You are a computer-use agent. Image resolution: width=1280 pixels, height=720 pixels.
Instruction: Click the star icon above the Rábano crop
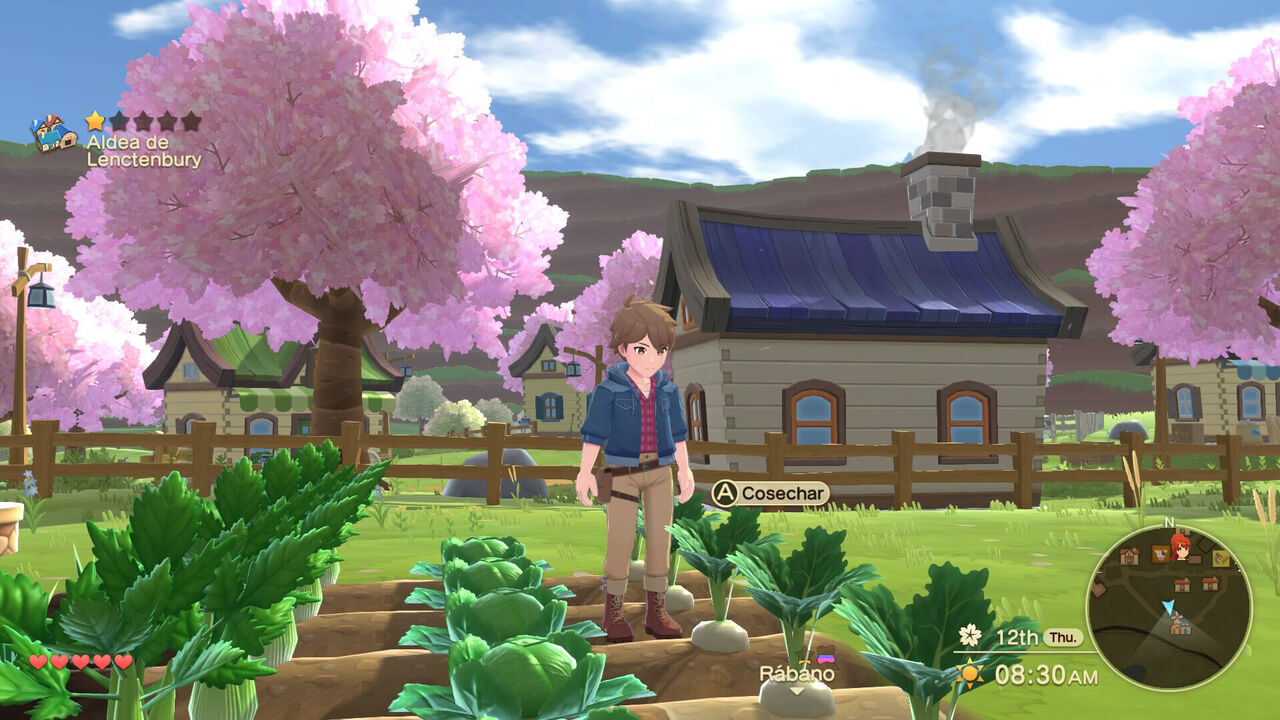[804, 662]
